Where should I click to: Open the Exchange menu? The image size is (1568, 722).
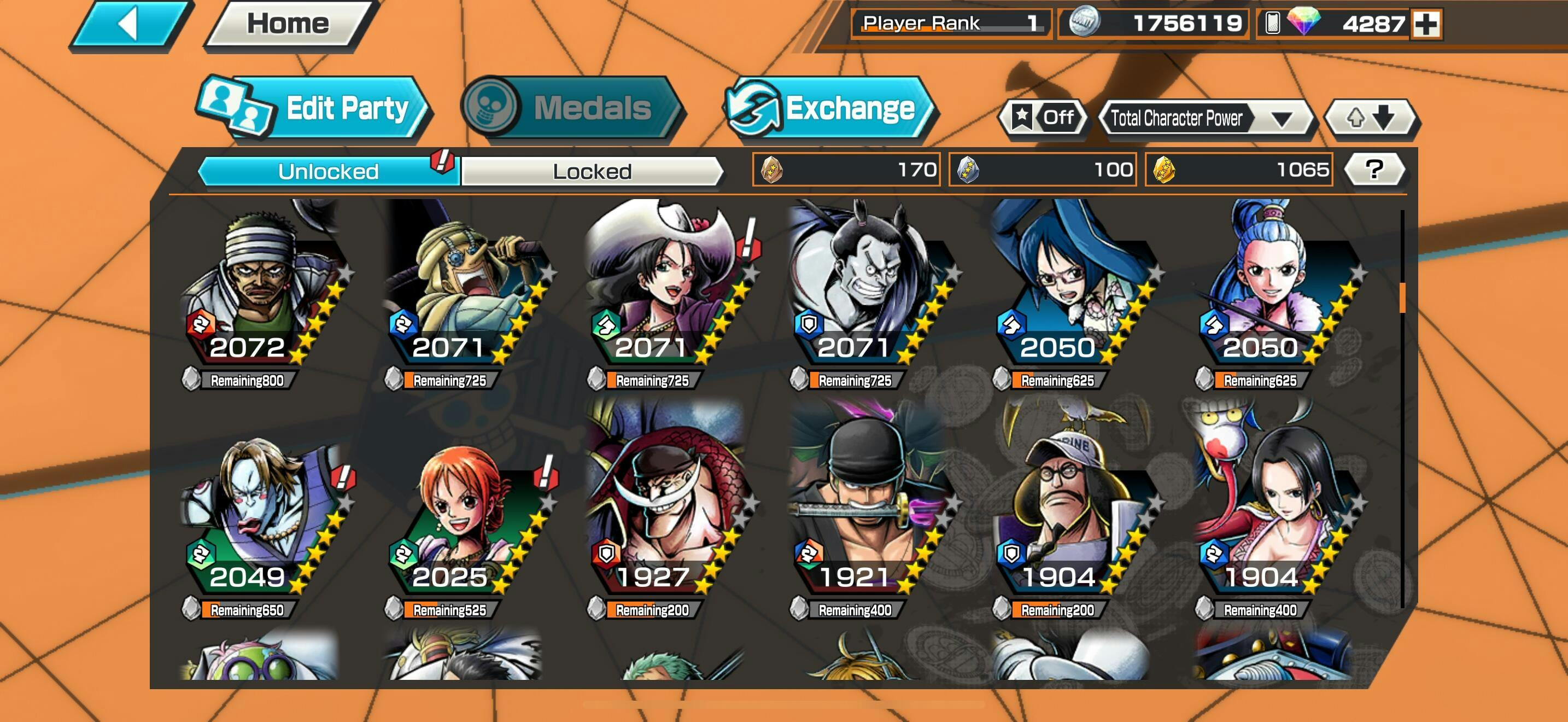pos(830,109)
